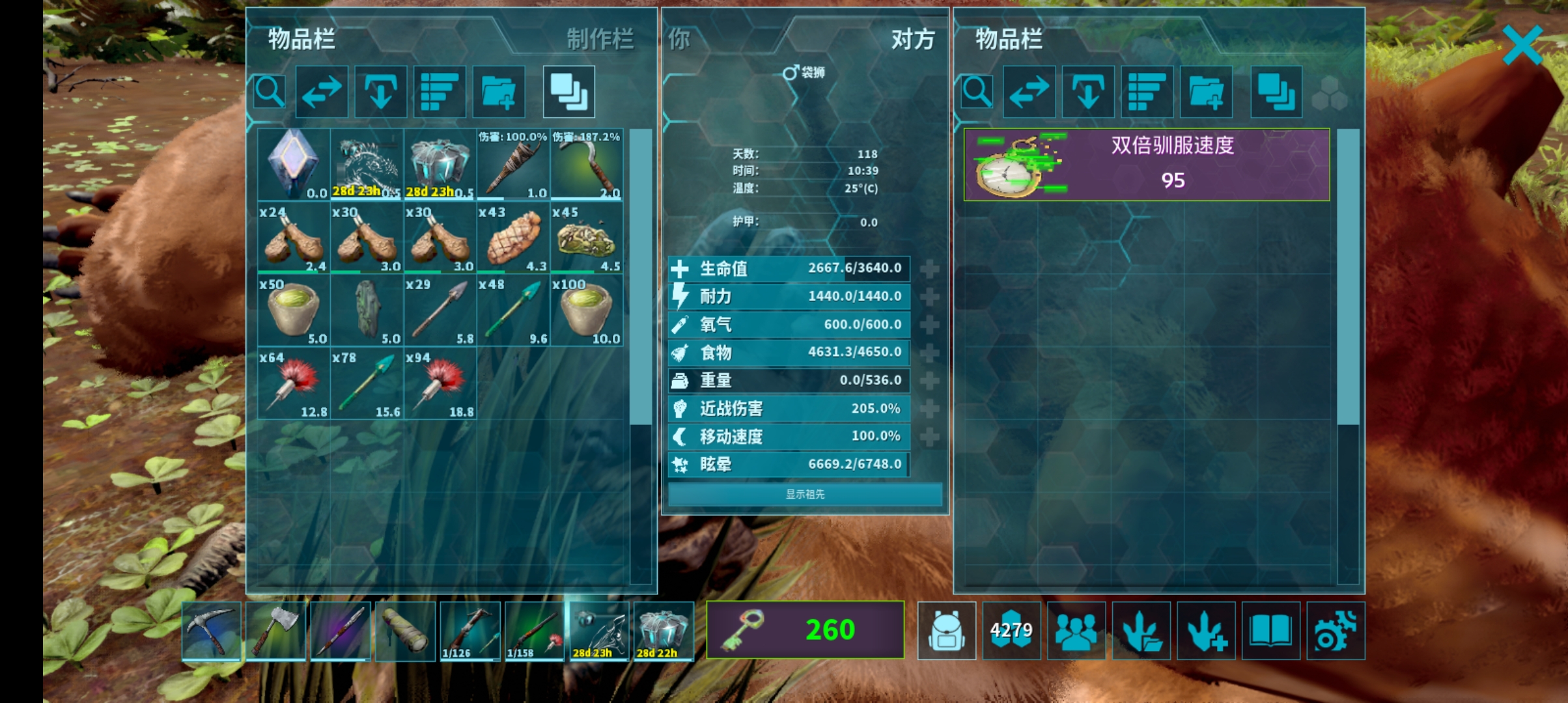The image size is (1568, 703).
Task: Close the inventory screen with the X
Action: click(x=1522, y=44)
